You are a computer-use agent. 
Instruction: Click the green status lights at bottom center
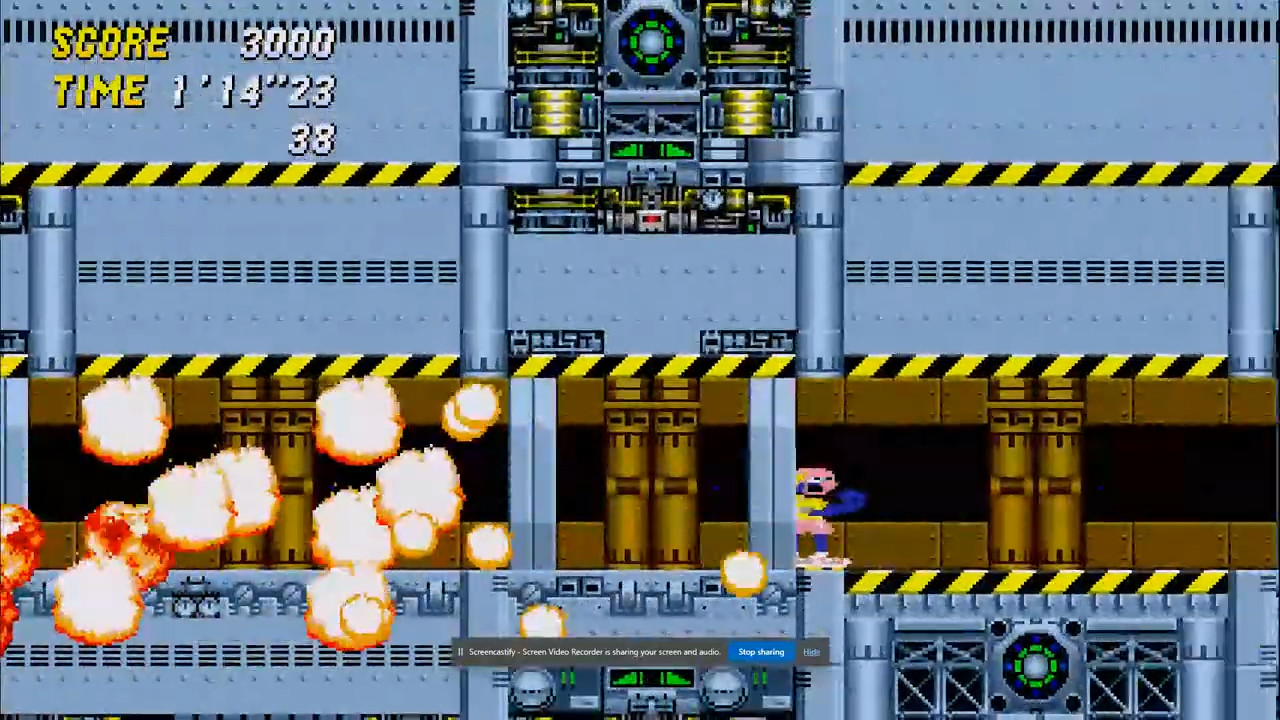click(650, 680)
